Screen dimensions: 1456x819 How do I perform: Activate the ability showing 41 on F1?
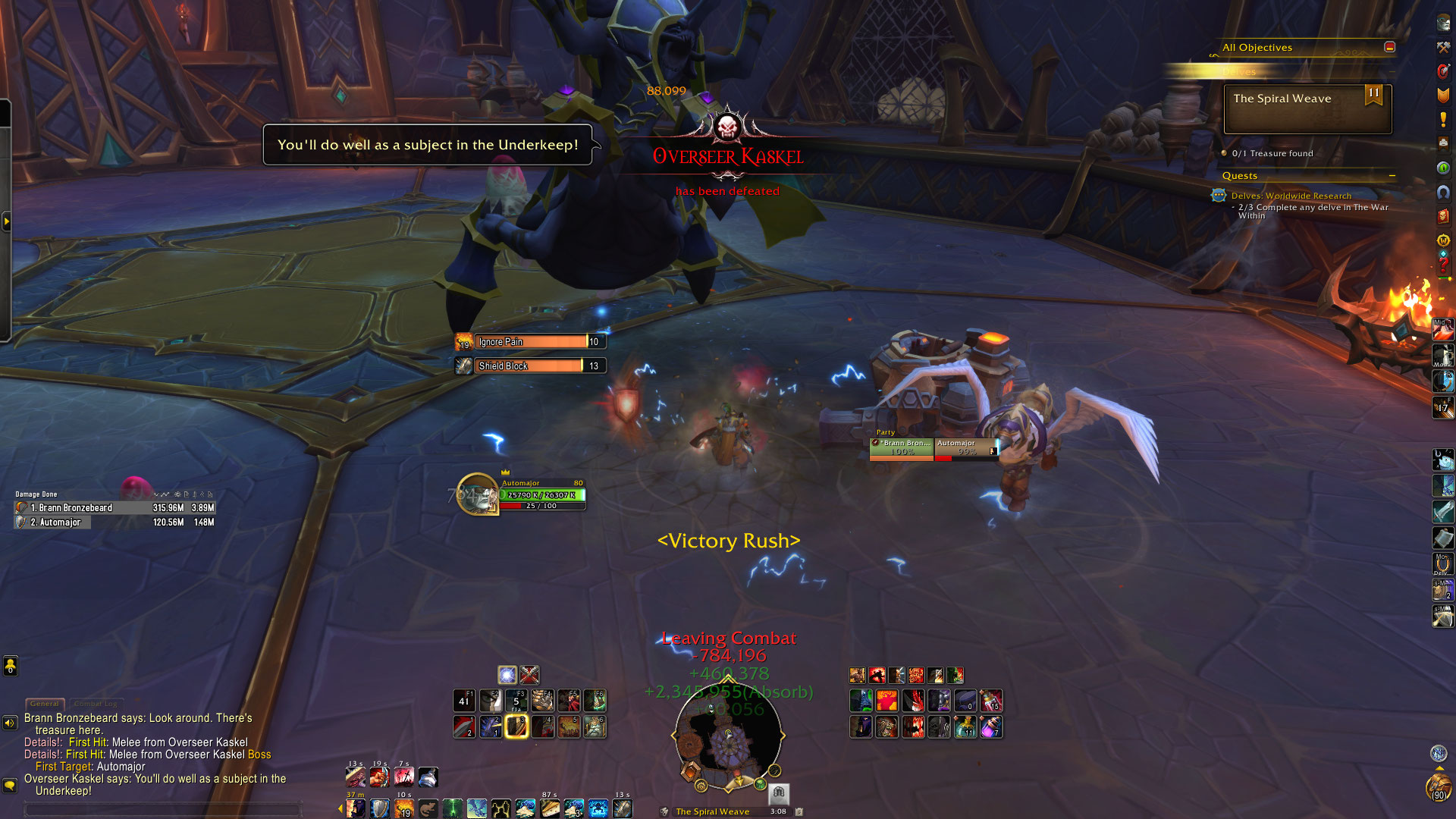point(464,701)
